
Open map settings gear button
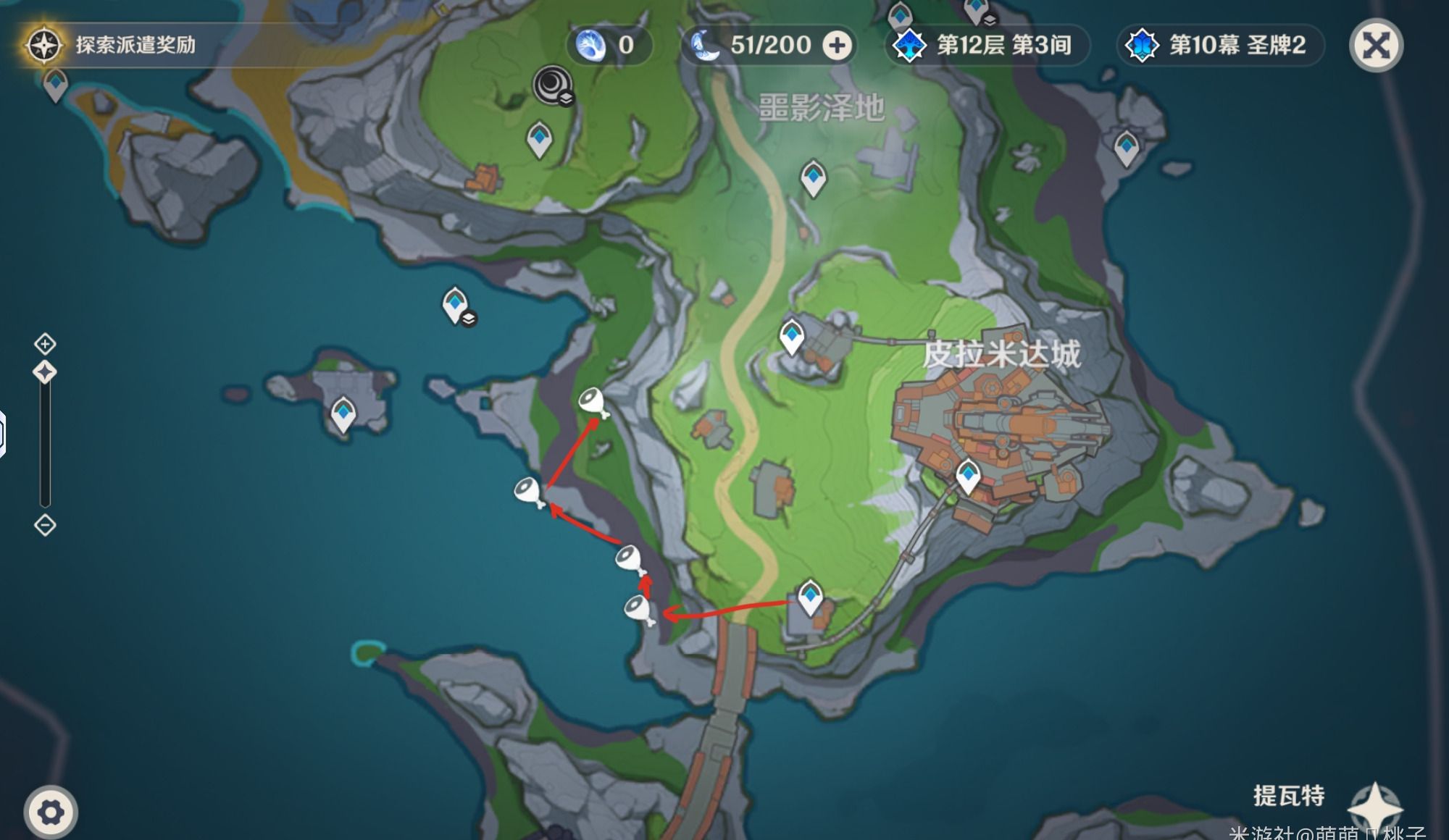pyautogui.click(x=50, y=812)
